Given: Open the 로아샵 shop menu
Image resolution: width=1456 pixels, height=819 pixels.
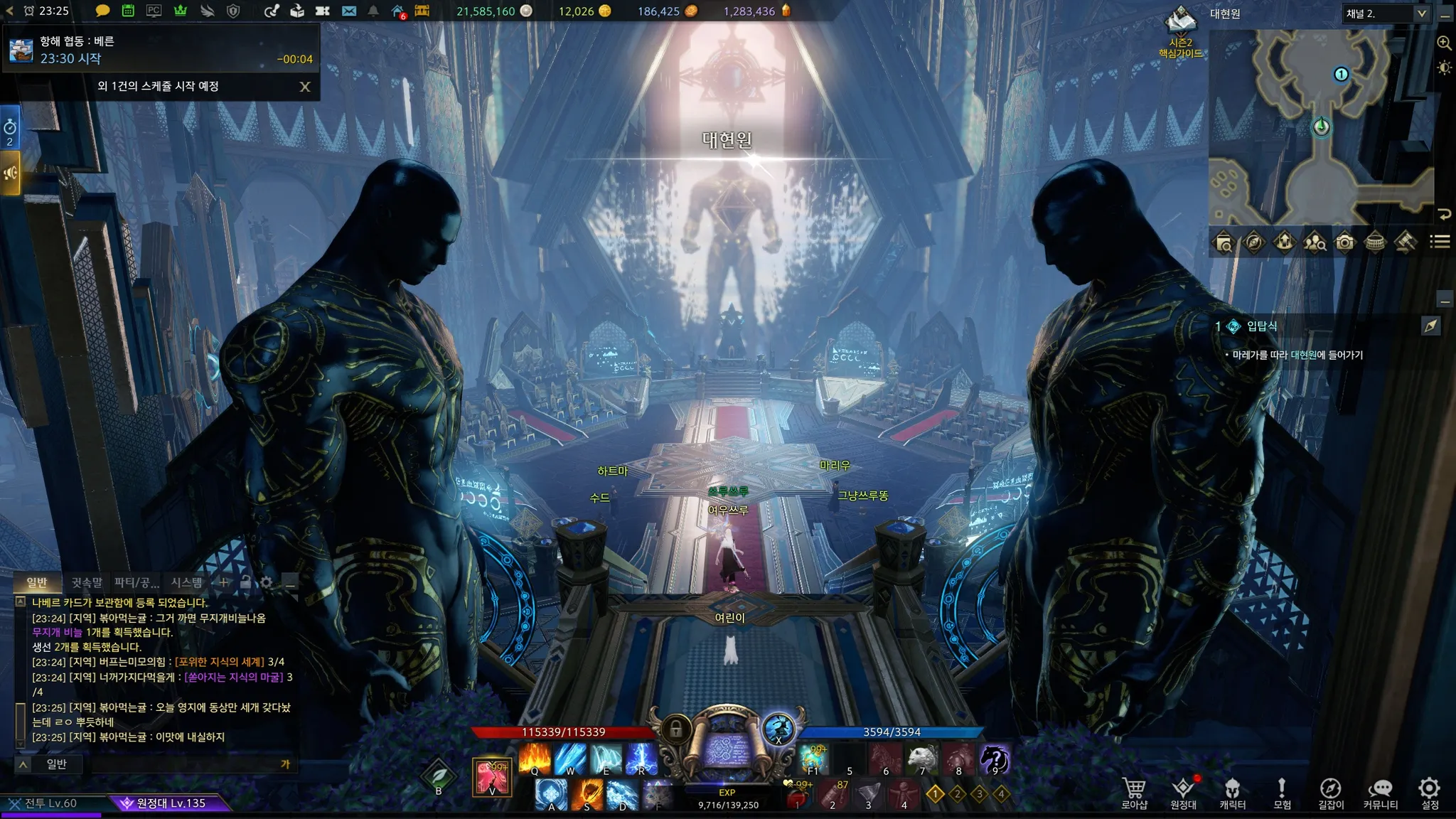Looking at the screenshot, I should (x=1134, y=792).
